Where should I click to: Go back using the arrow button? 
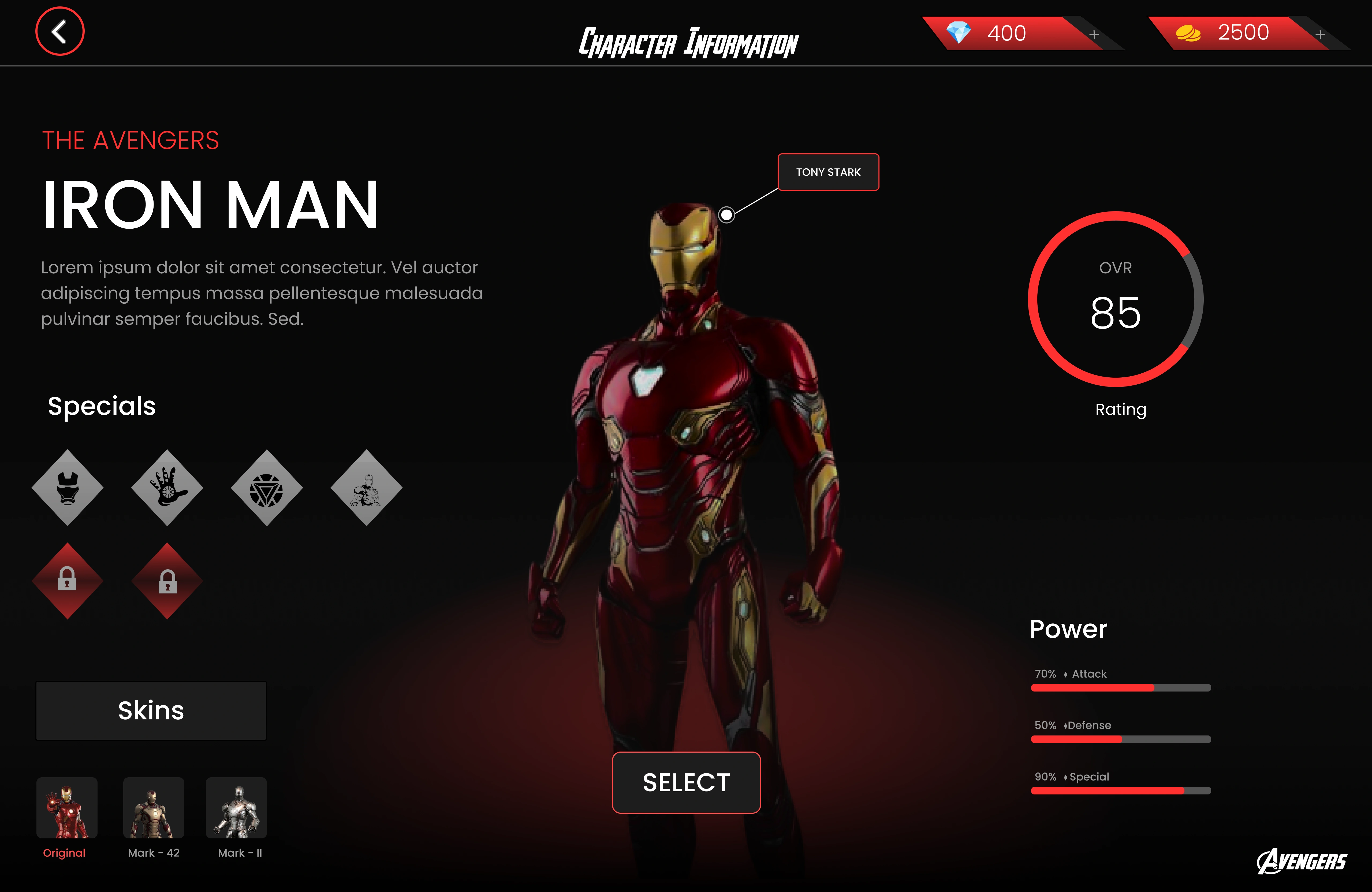(x=60, y=32)
